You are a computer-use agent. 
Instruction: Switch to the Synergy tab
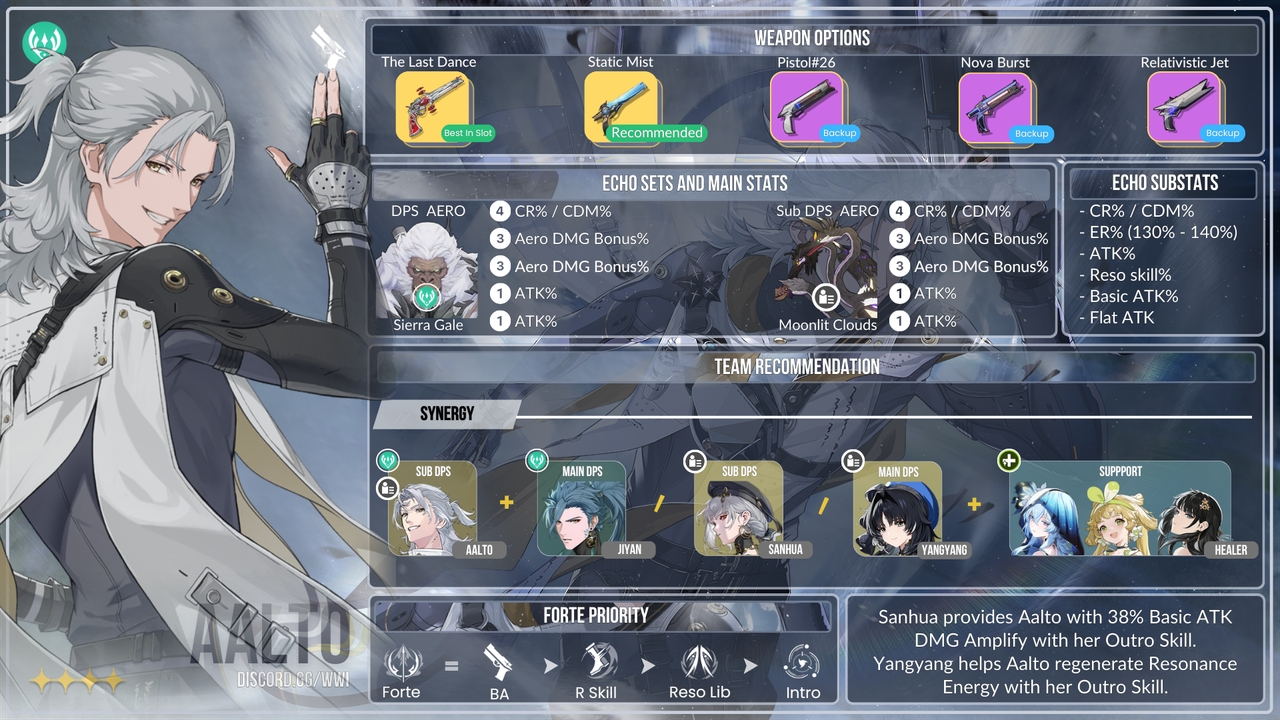click(447, 414)
